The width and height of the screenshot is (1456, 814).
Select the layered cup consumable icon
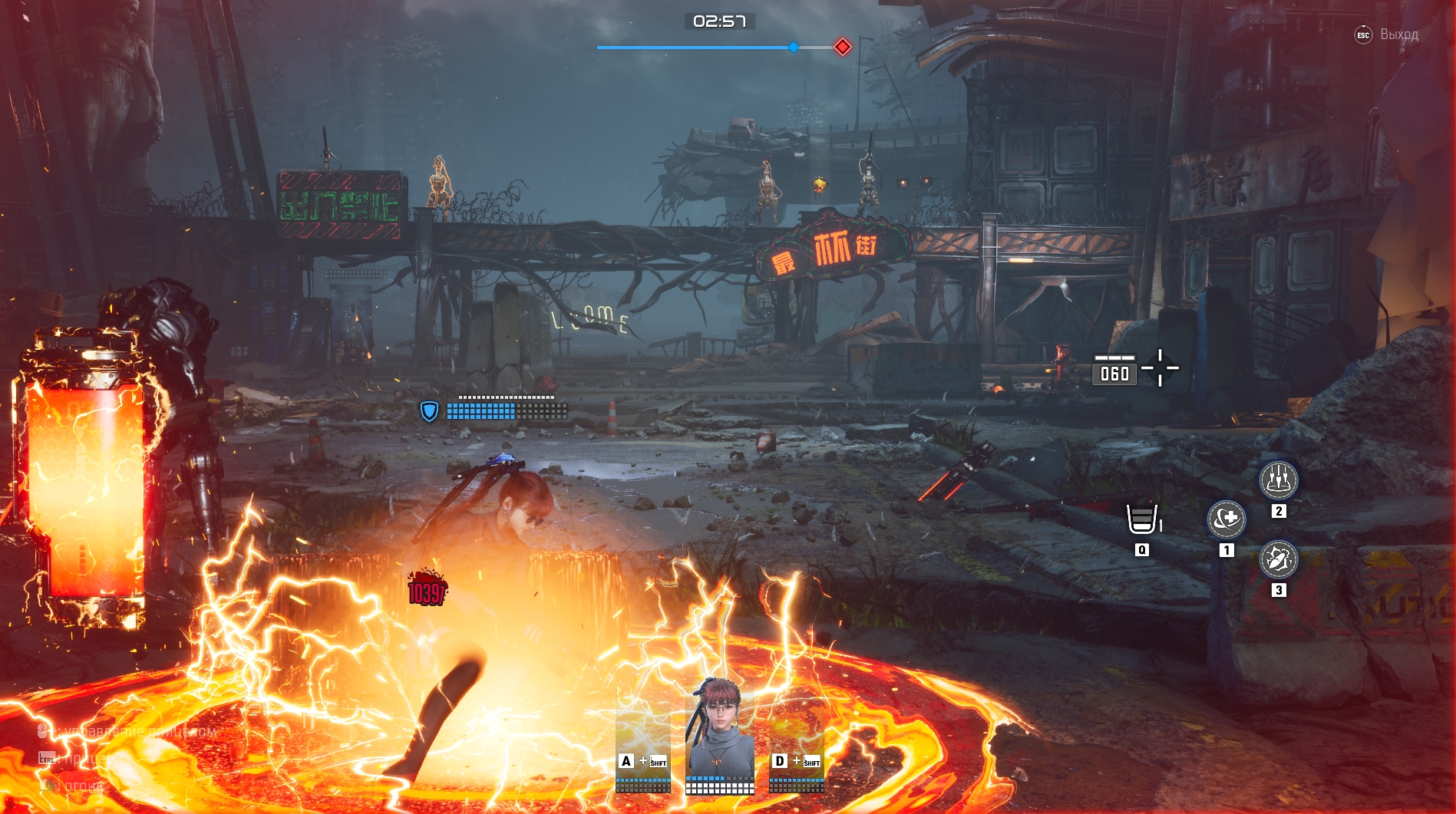(1141, 519)
